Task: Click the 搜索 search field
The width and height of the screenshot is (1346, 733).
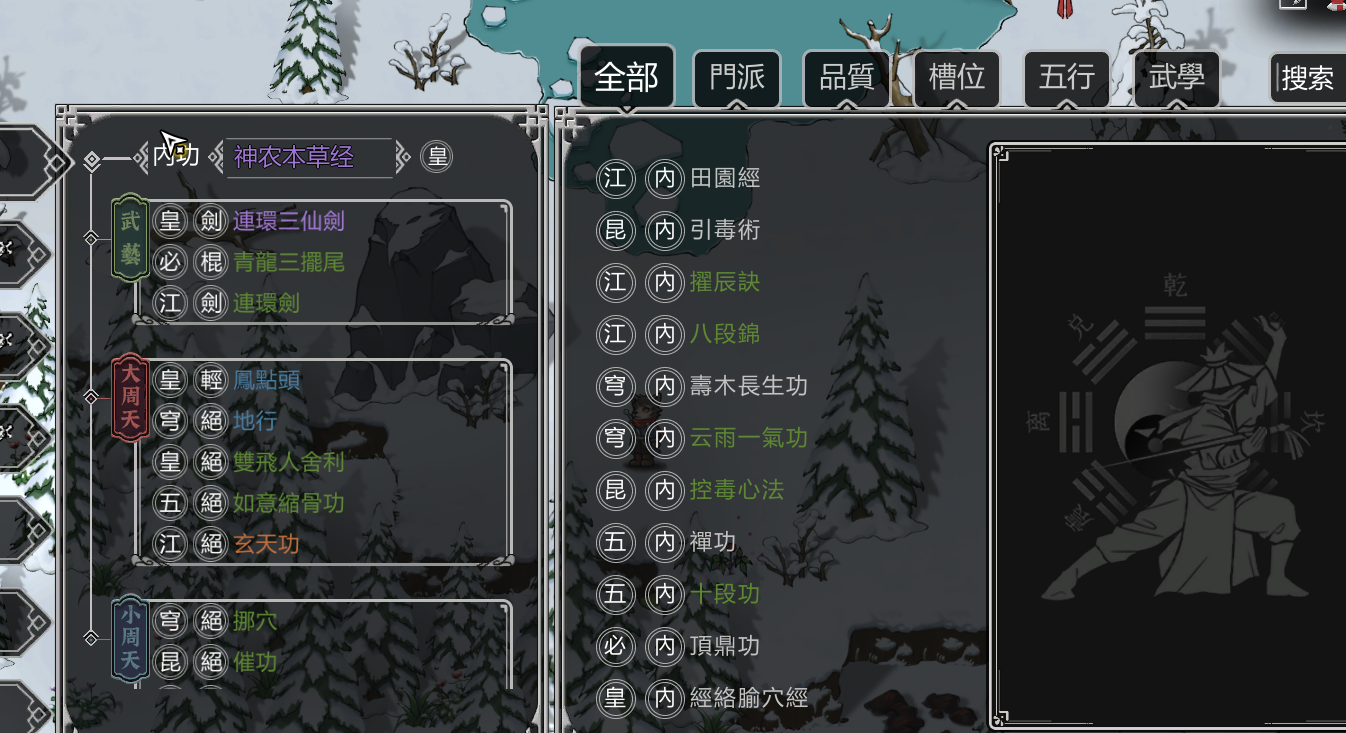Action: (1308, 78)
